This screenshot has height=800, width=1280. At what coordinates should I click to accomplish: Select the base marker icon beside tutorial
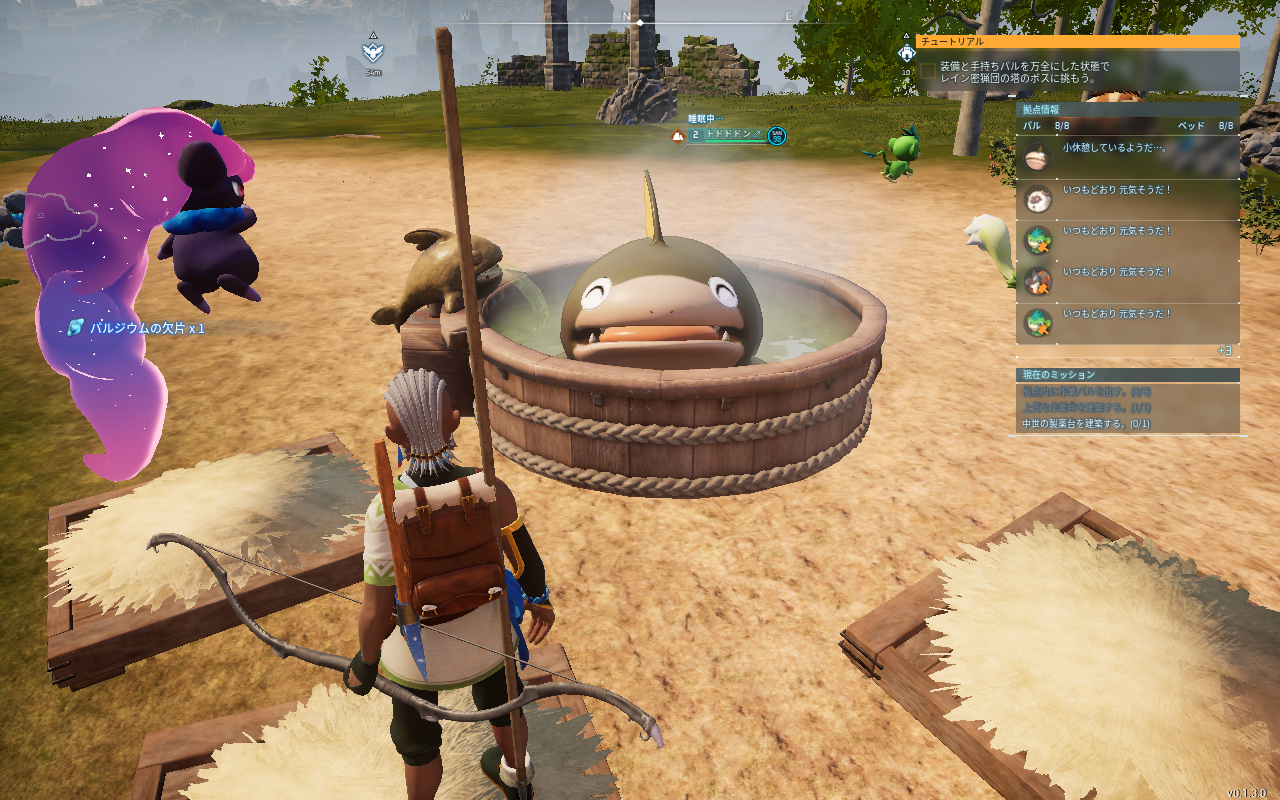(x=907, y=52)
